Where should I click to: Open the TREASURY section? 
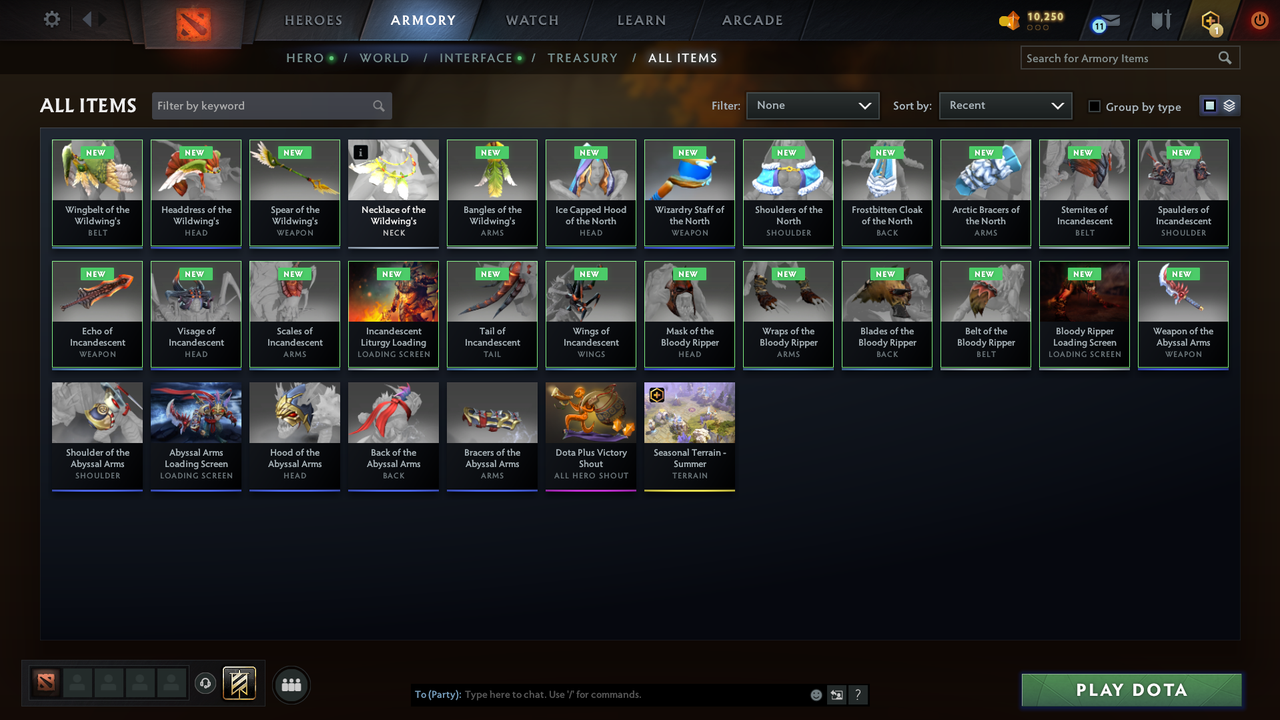pos(583,58)
